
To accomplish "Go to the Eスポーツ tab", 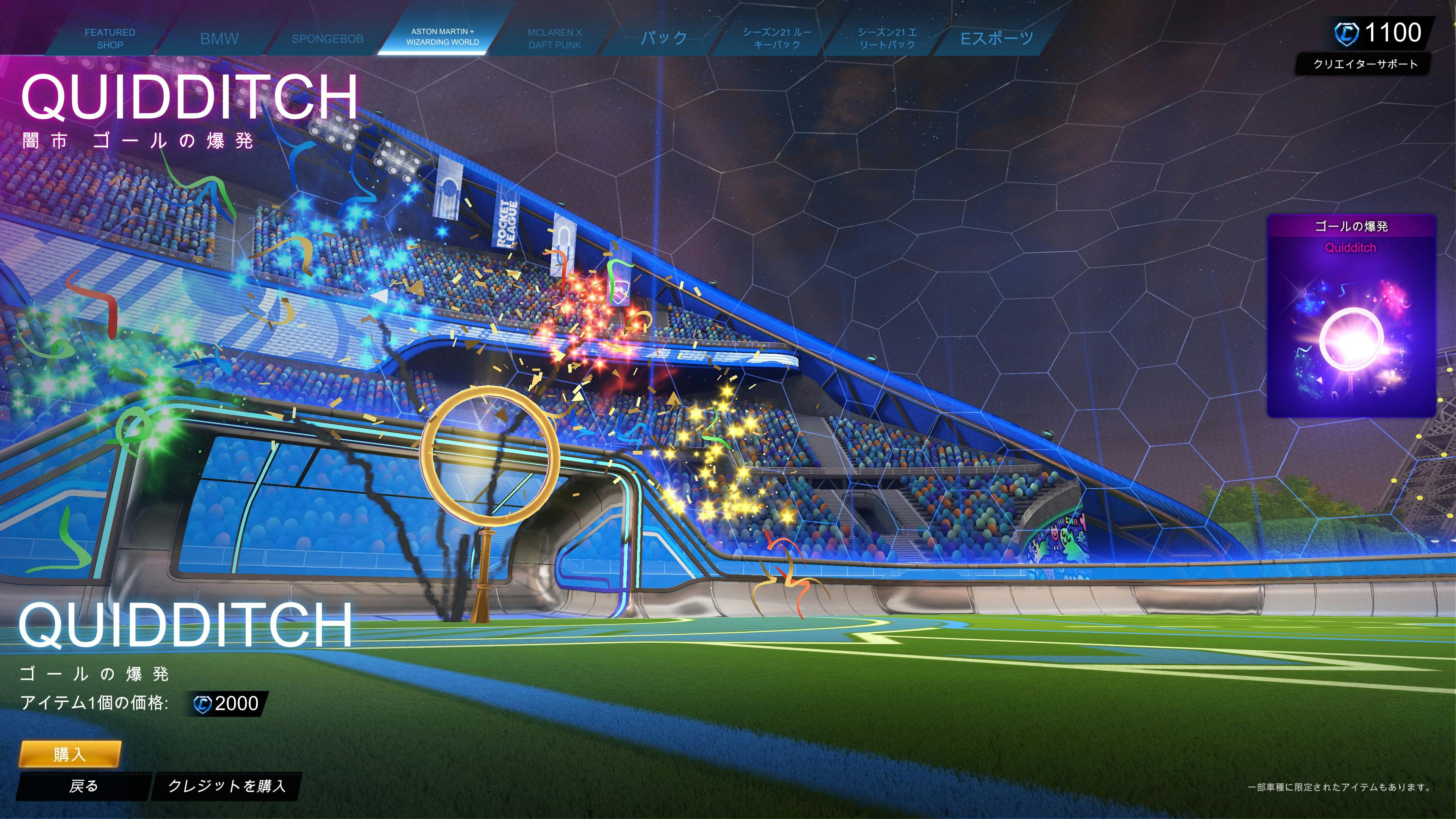I will [x=997, y=38].
